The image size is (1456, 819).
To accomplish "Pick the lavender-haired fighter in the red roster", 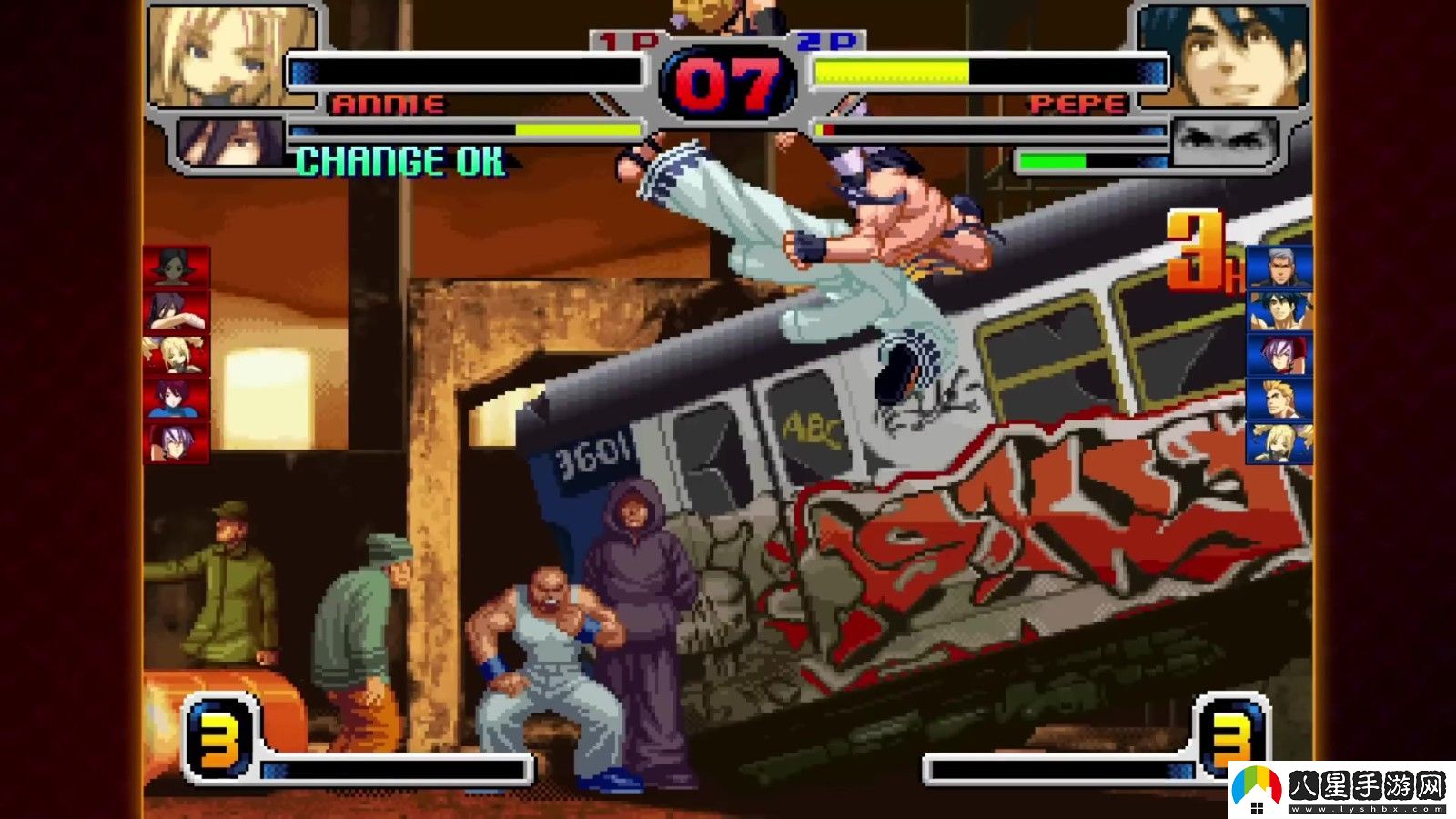I will coord(176,442).
